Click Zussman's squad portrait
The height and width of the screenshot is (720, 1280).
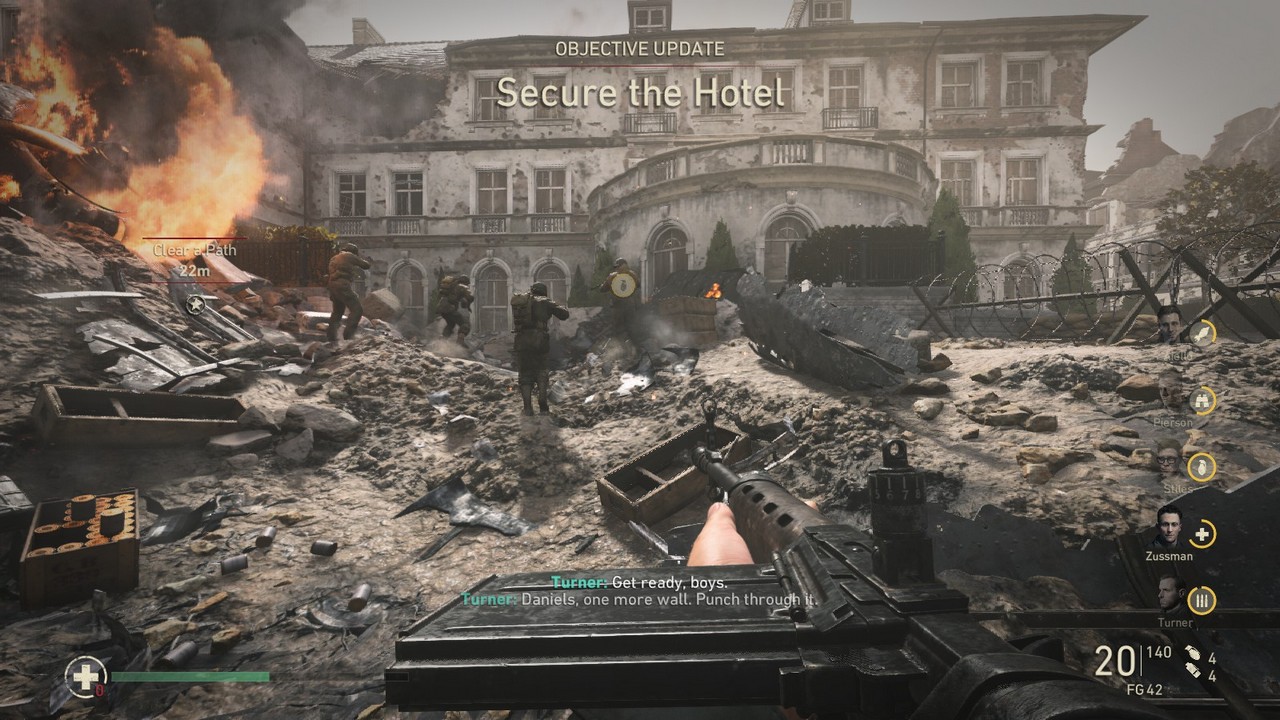point(1168,526)
